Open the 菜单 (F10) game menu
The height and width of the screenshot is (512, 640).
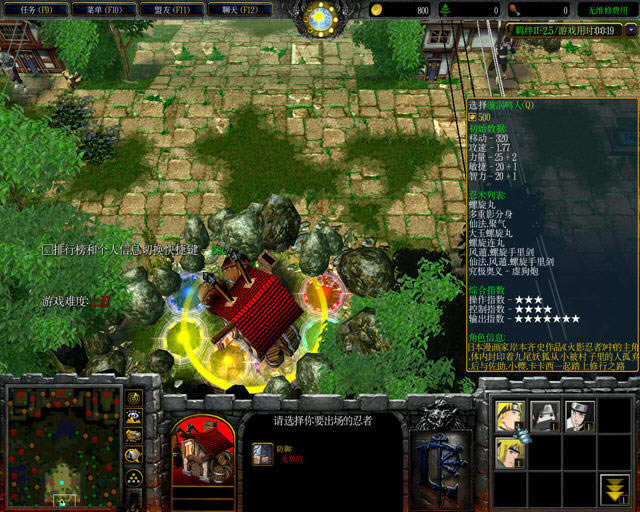tap(106, 10)
